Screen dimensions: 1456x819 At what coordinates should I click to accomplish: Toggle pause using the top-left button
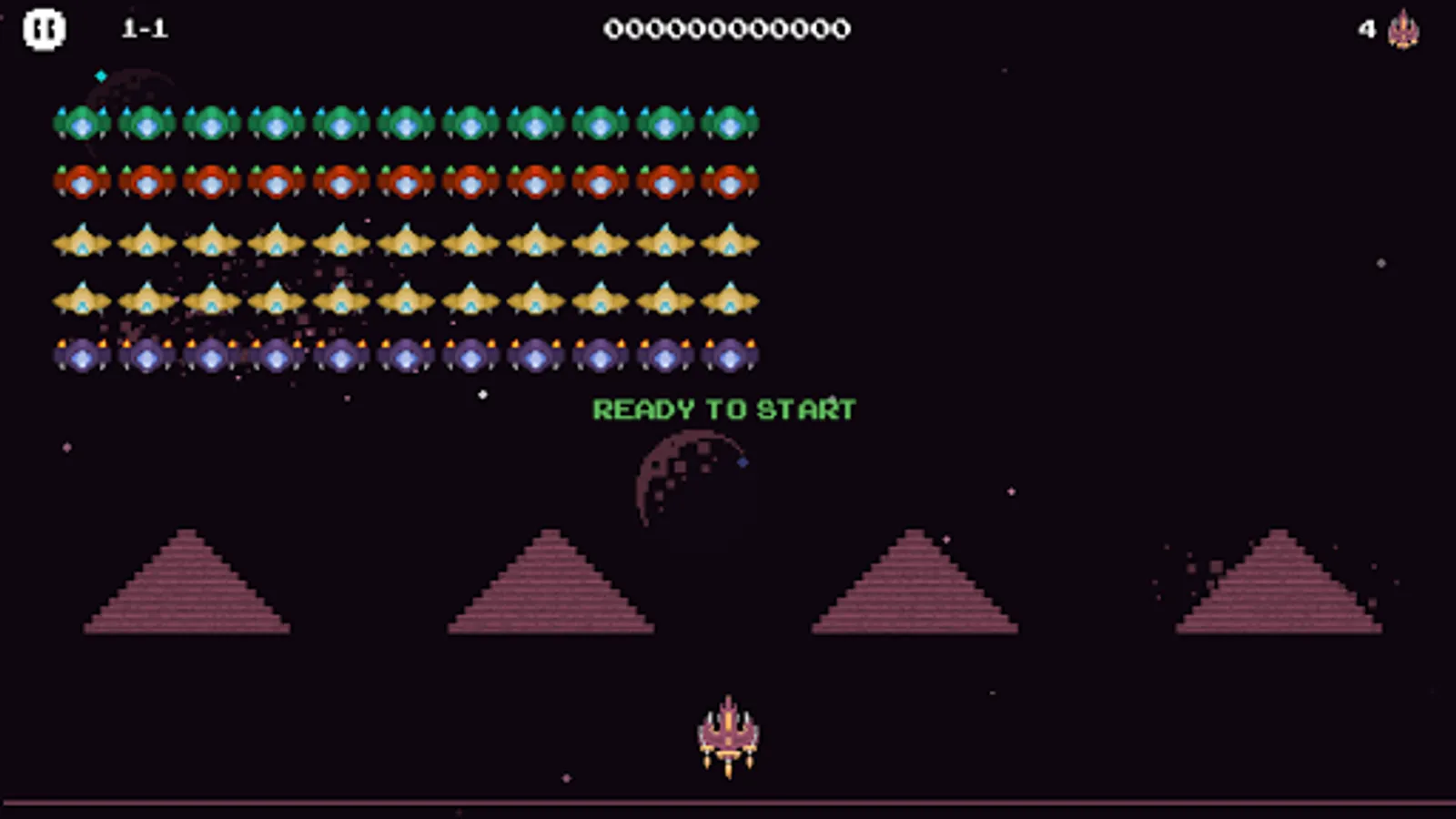click(x=43, y=29)
